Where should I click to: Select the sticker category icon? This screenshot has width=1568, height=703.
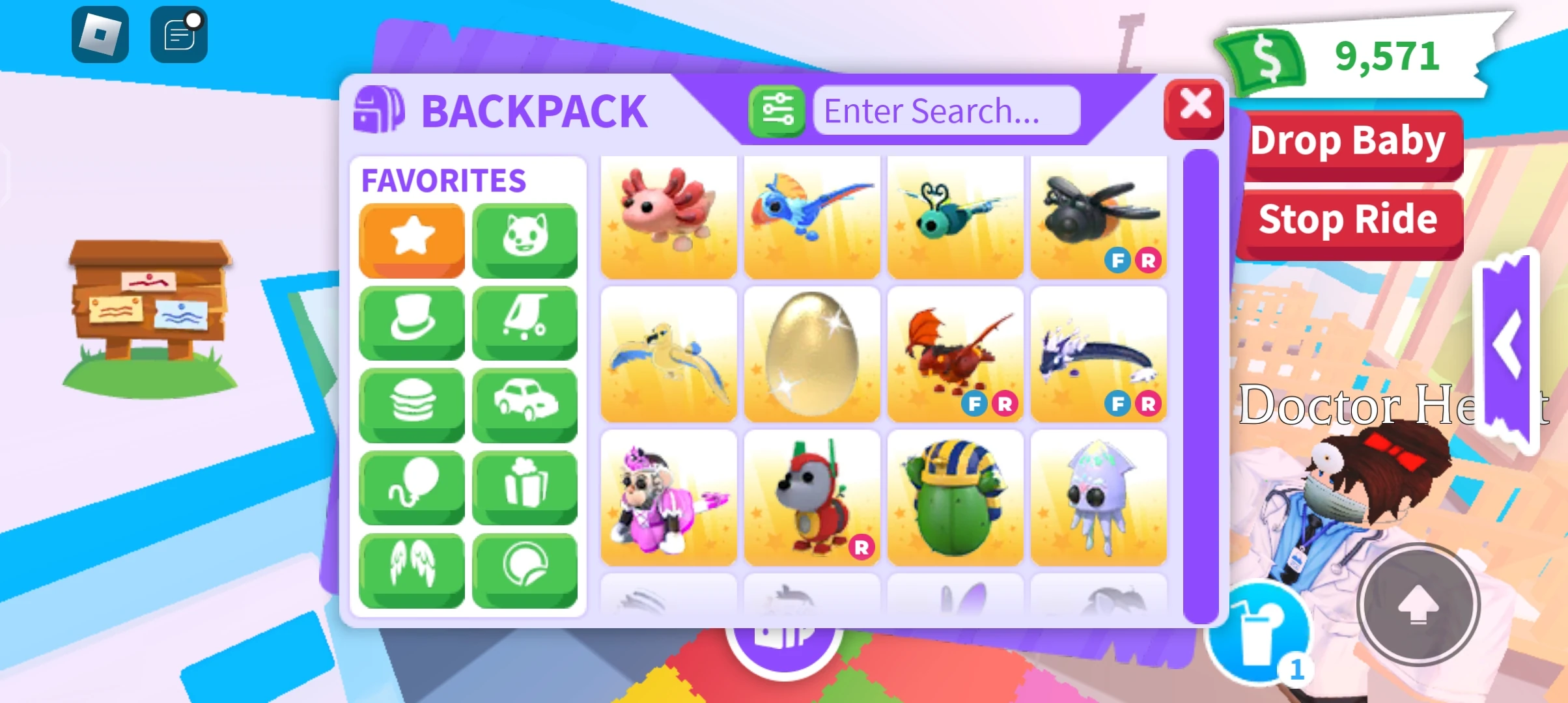click(525, 570)
